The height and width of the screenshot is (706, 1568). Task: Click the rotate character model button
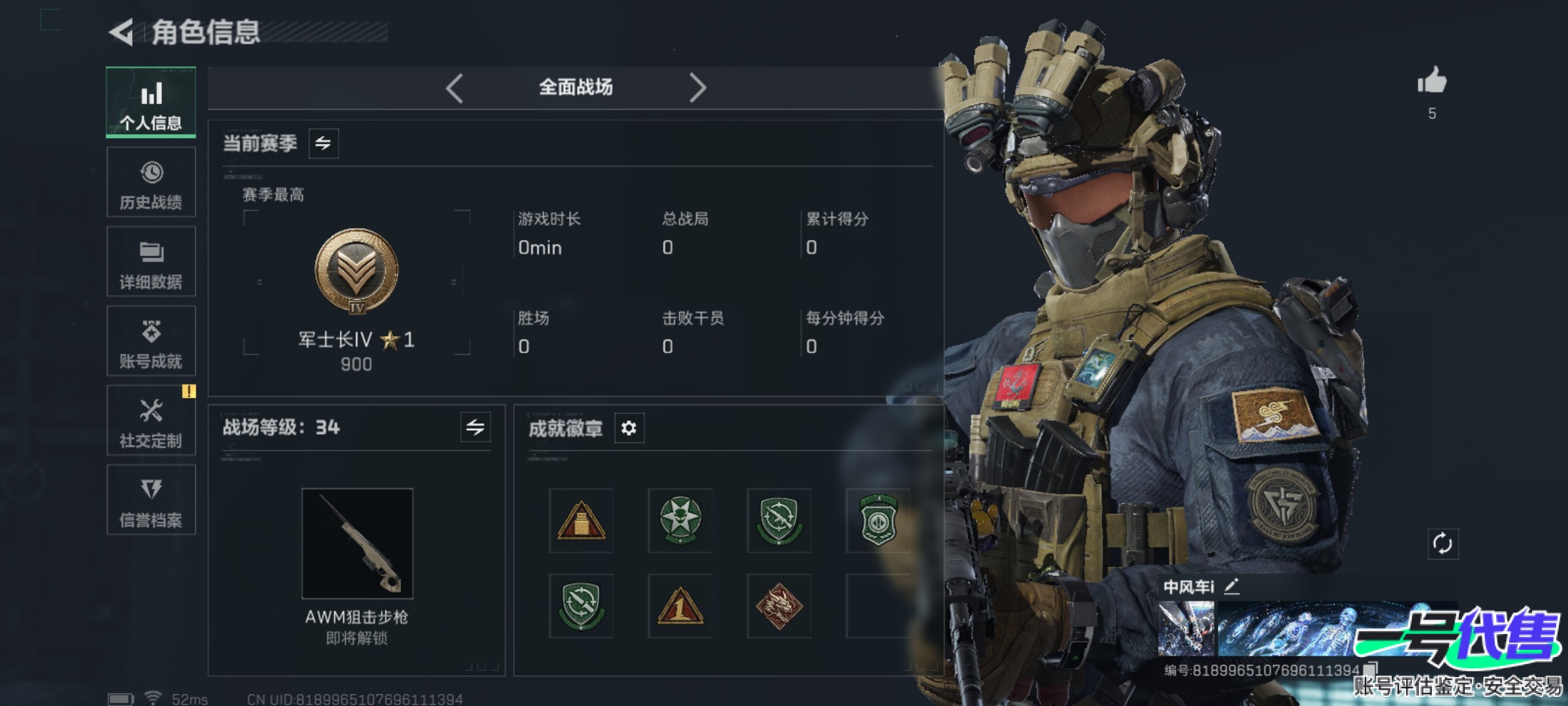pyautogui.click(x=1443, y=544)
